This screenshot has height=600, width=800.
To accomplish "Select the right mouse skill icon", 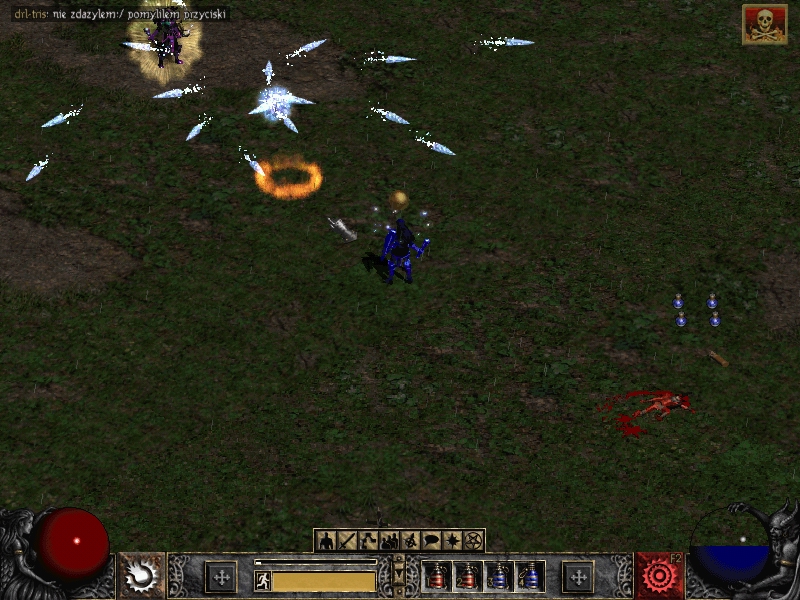I will tap(658, 576).
